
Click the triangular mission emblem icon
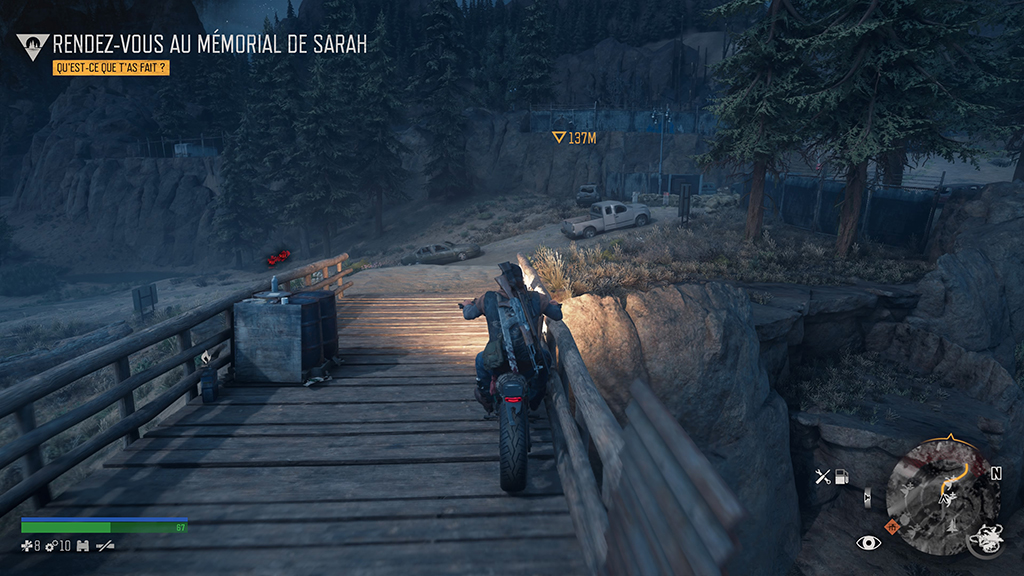click(32, 45)
